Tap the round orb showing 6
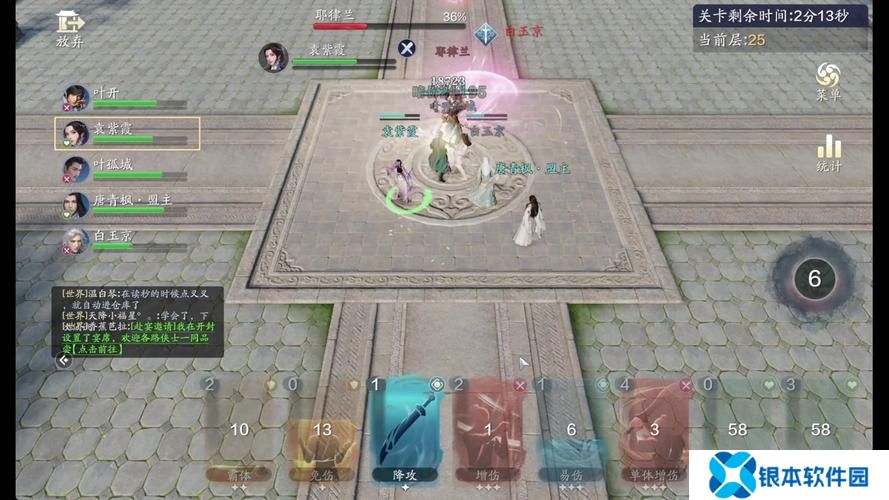This screenshot has height=500, width=889. [814, 279]
